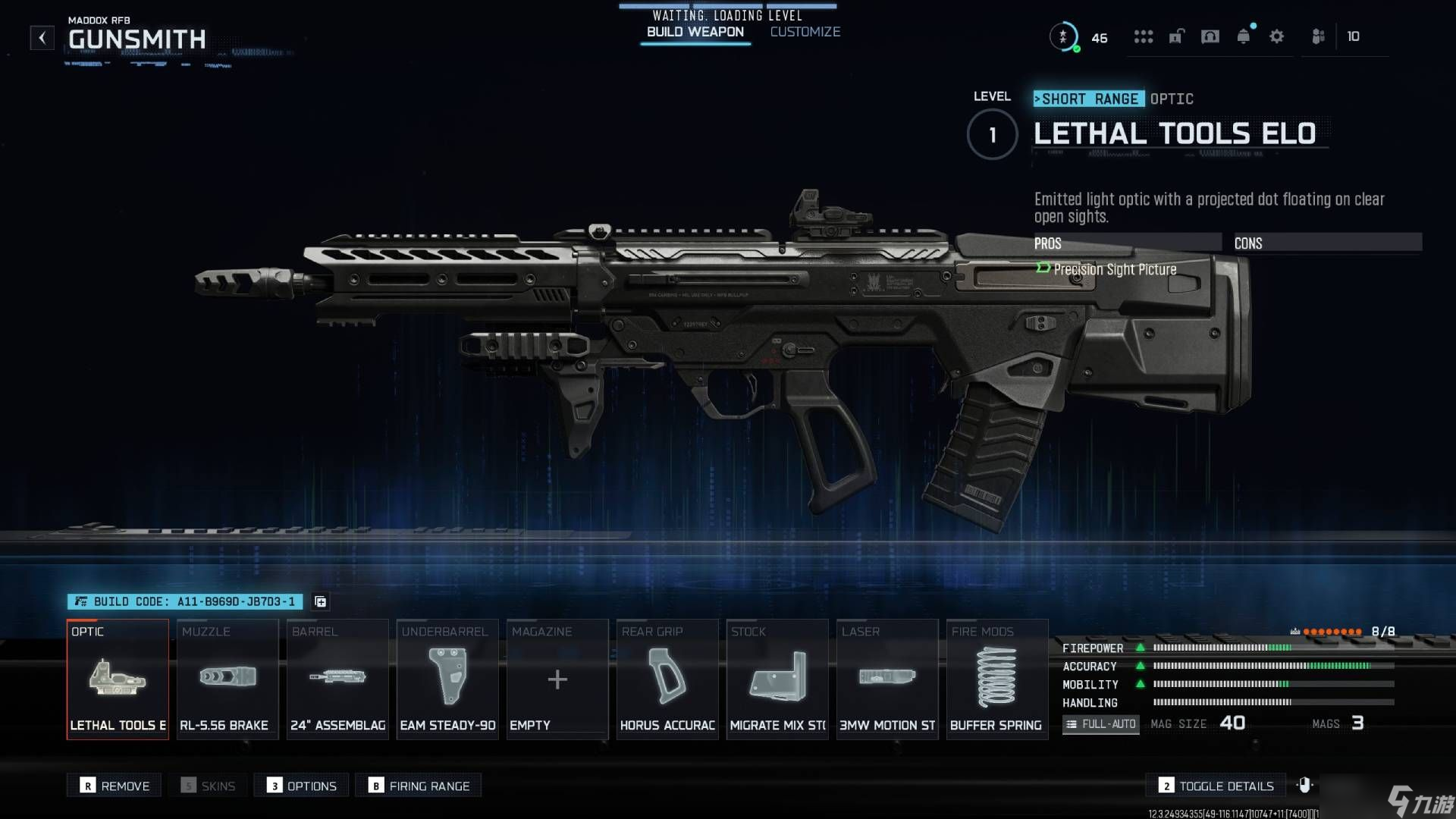
Task: Open the Rear Grip Horus slot
Action: pyautogui.click(x=667, y=679)
